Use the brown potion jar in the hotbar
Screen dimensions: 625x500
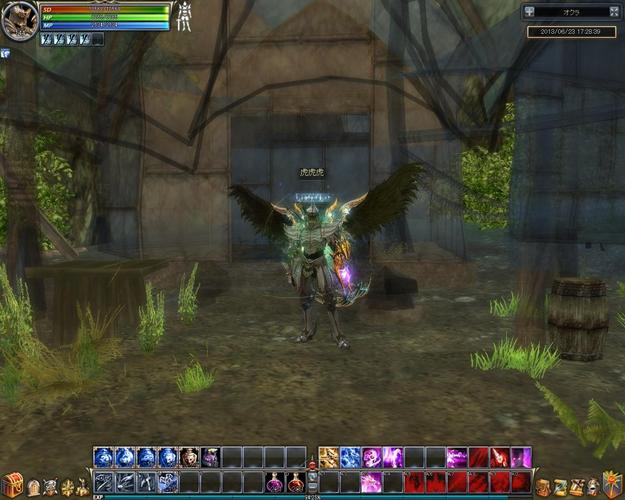189,458
